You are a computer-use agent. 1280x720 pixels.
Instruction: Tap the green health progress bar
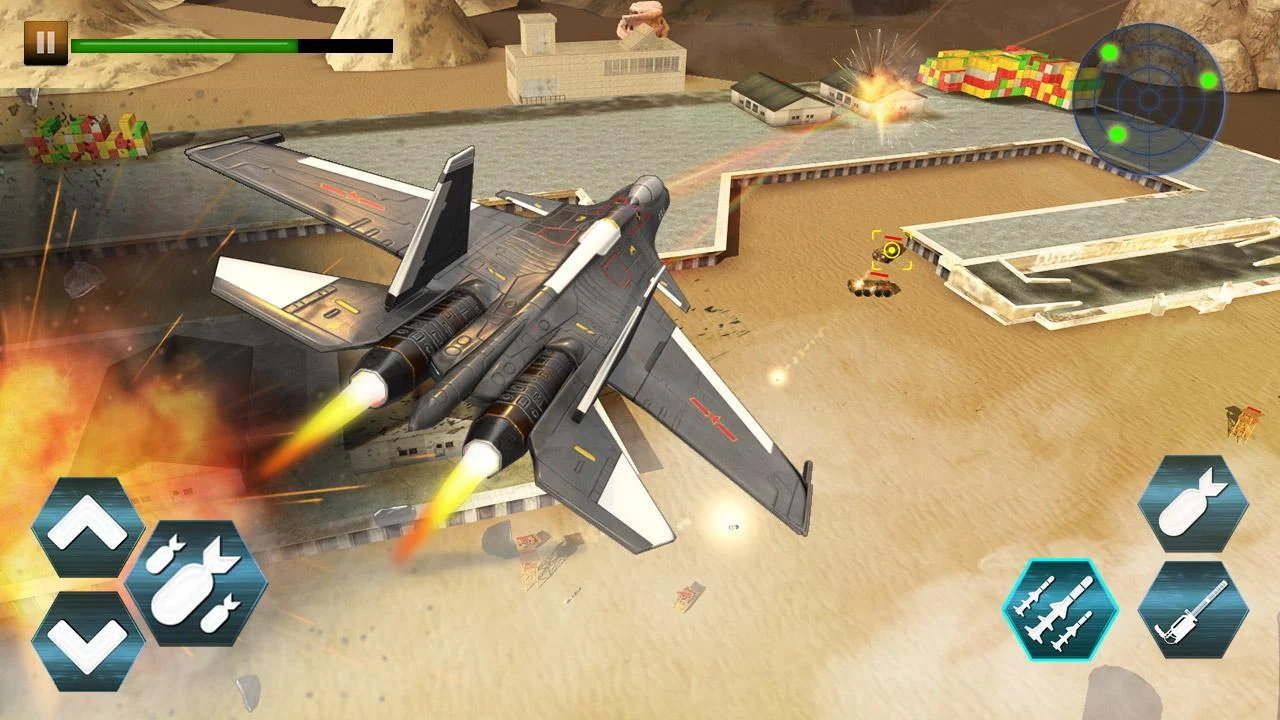185,43
